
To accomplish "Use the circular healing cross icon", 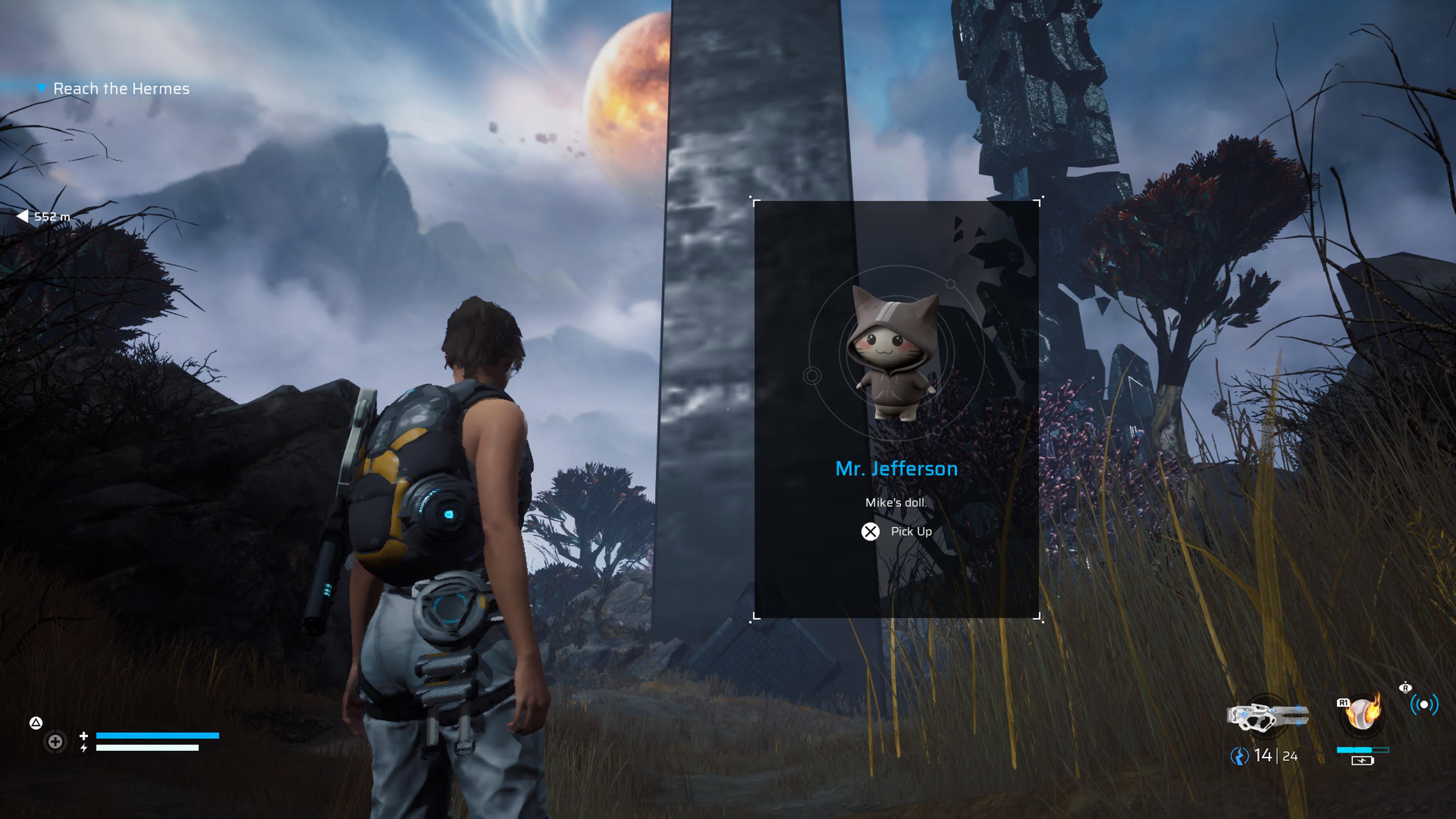I will pyautogui.click(x=55, y=742).
